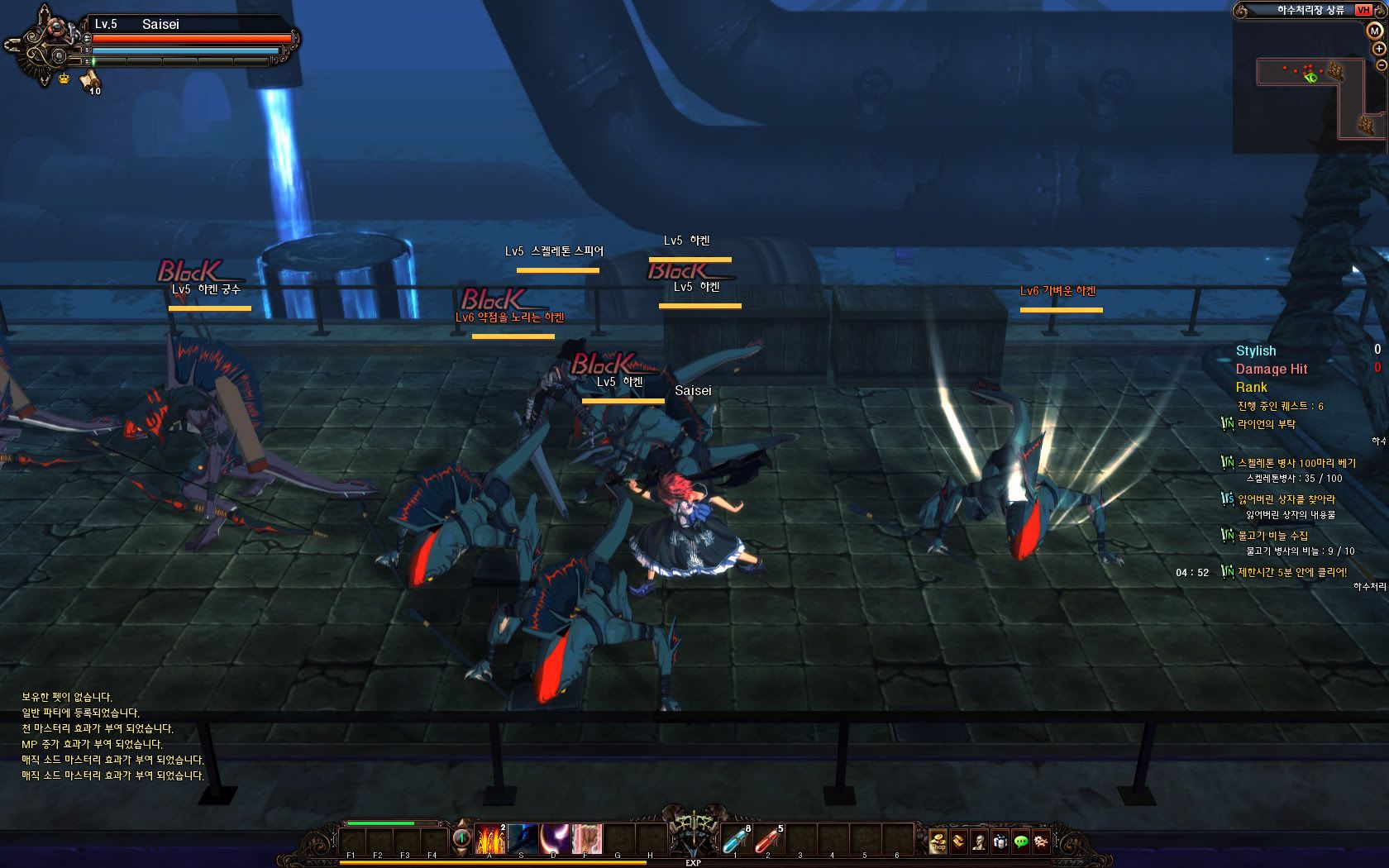Use the red health potion
The height and width of the screenshot is (868, 1389).
pyautogui.click(x=767, y=840)
